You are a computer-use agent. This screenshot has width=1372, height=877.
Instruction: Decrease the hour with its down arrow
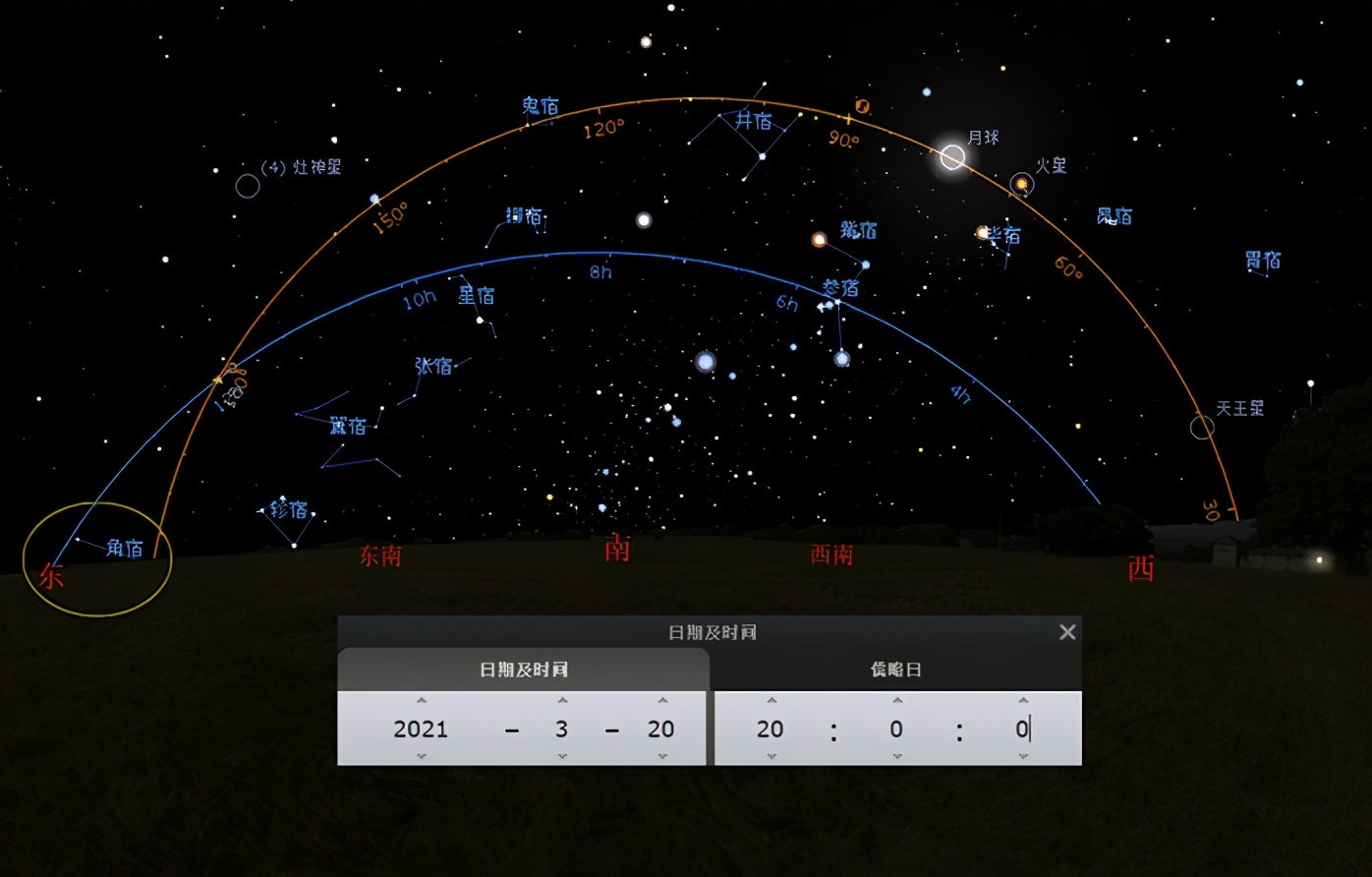click(772, 756)
